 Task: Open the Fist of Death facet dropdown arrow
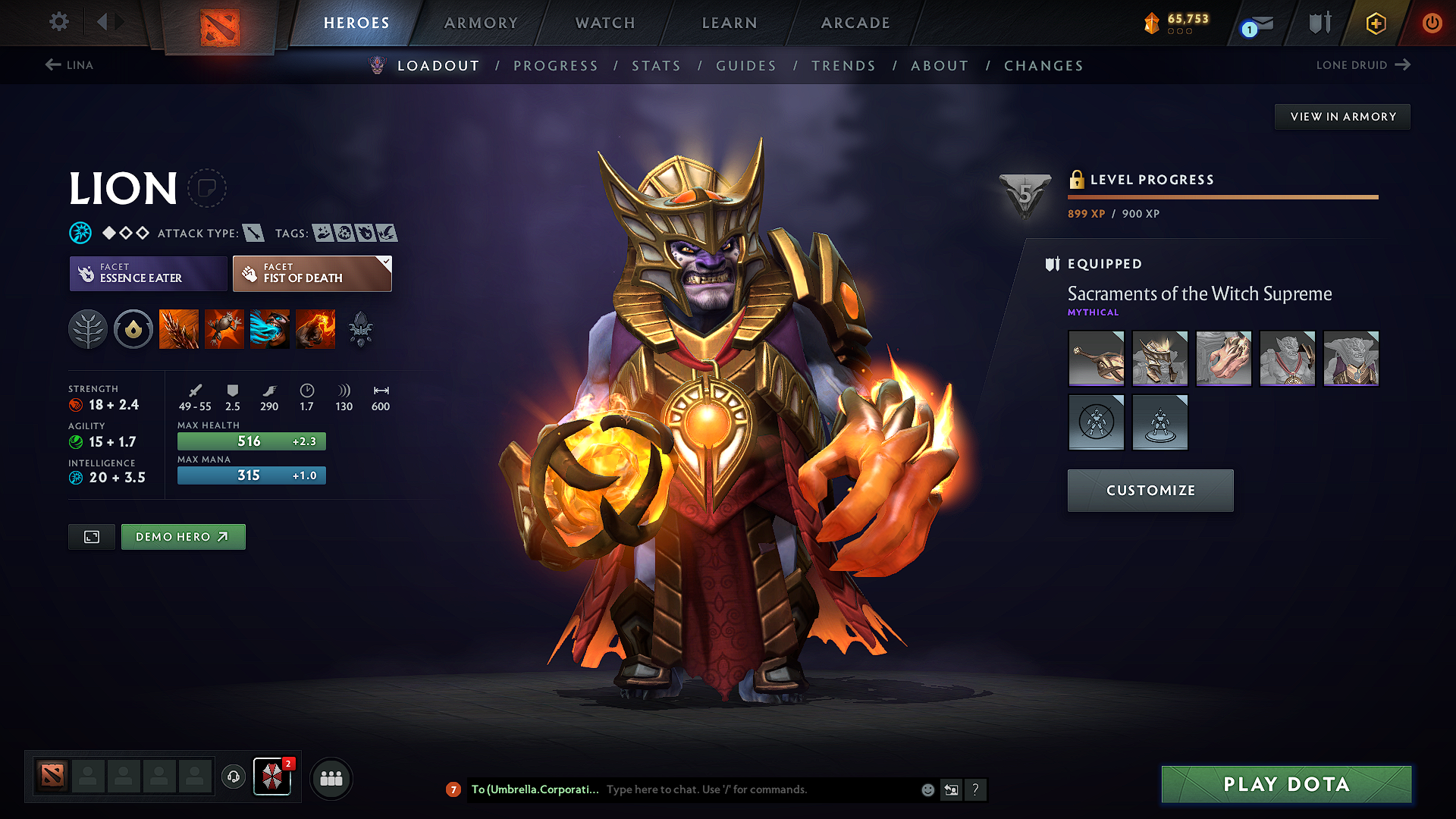385,262
